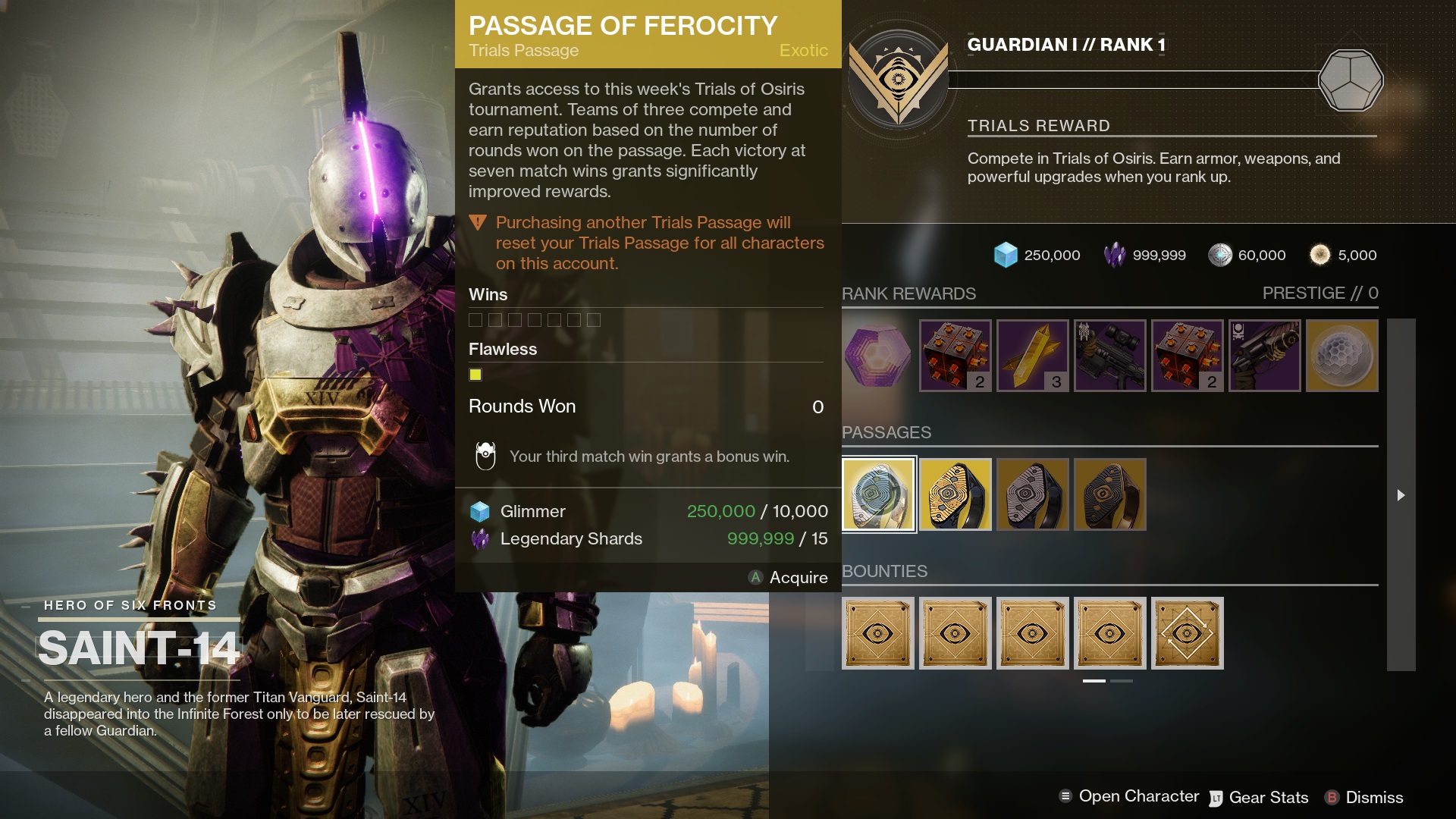View the hand cannon rank reward
1456x819 pixels.
coord(1265,356)
